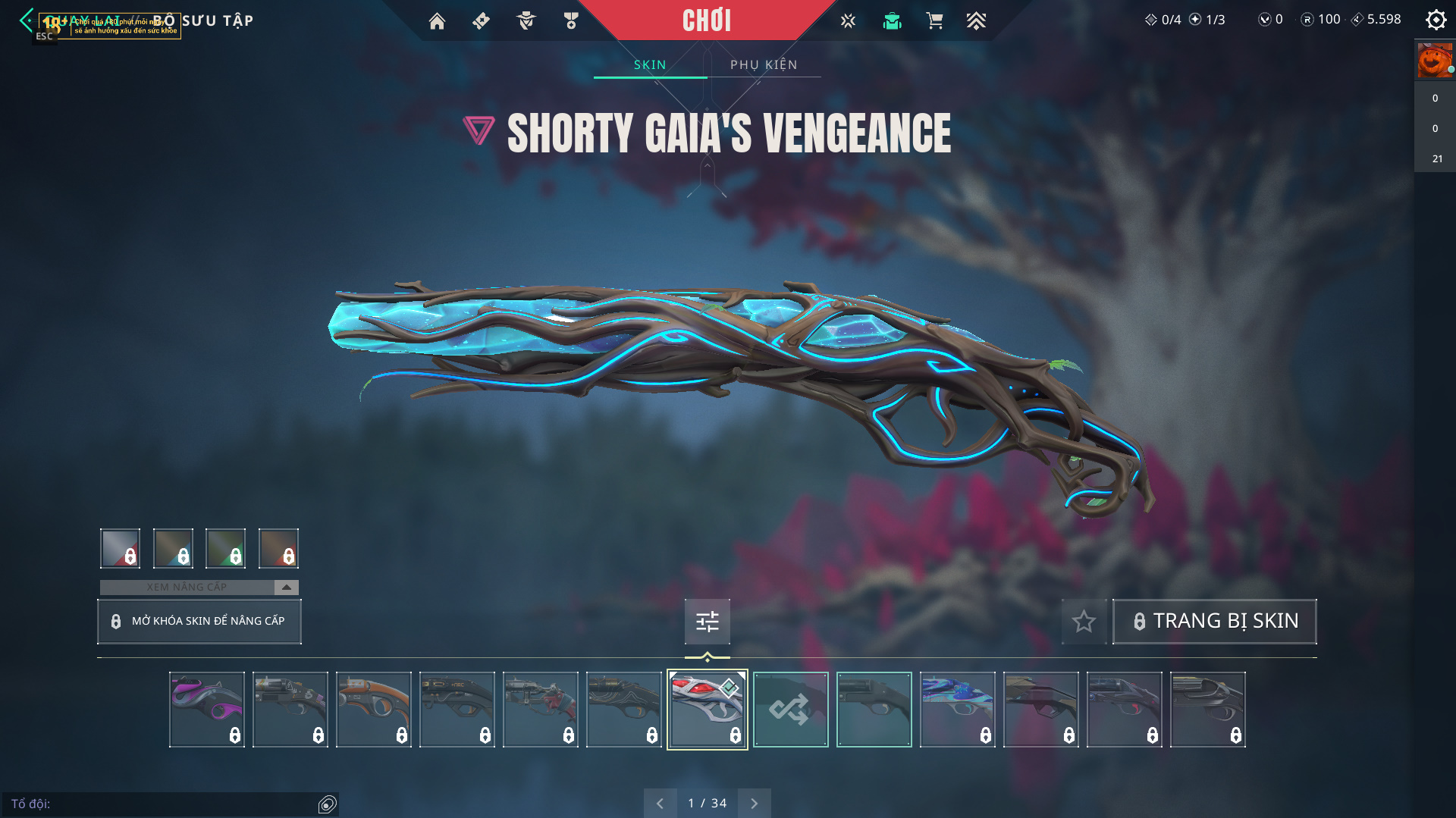Pick the blue and pink Shorty thumbnail

[x=957, y=710]
